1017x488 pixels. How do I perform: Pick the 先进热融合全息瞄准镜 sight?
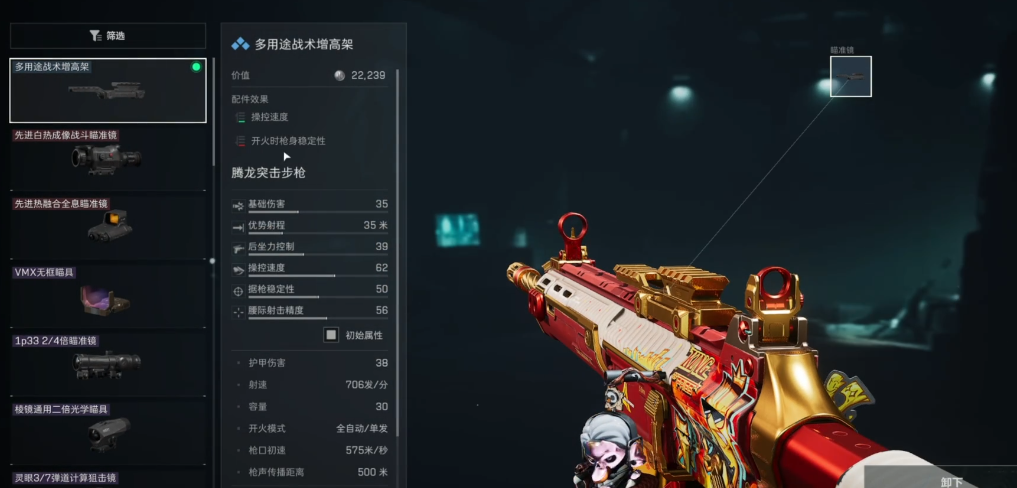coord(108,226)
